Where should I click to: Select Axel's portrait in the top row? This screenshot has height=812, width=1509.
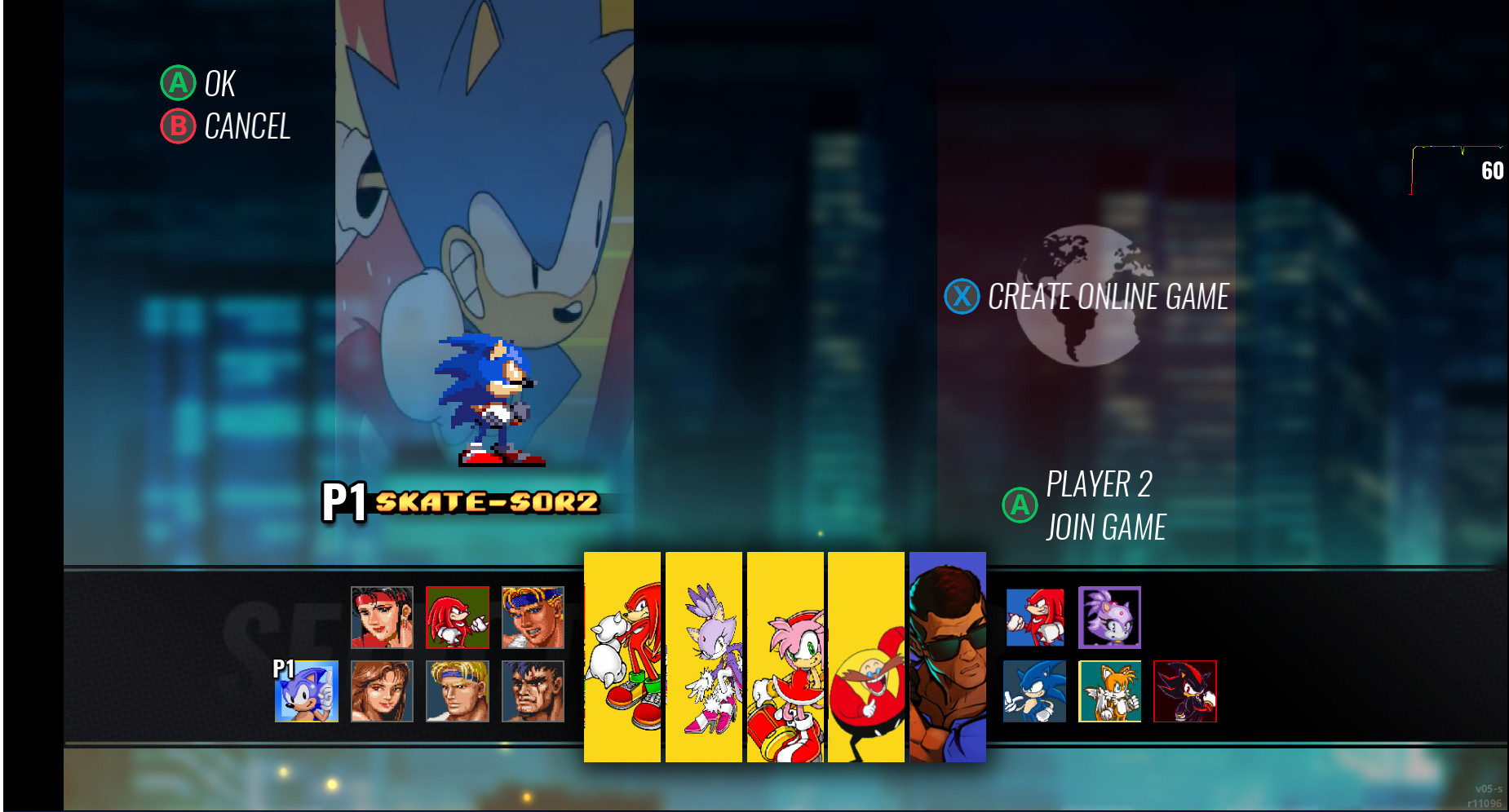pos(532,618)
